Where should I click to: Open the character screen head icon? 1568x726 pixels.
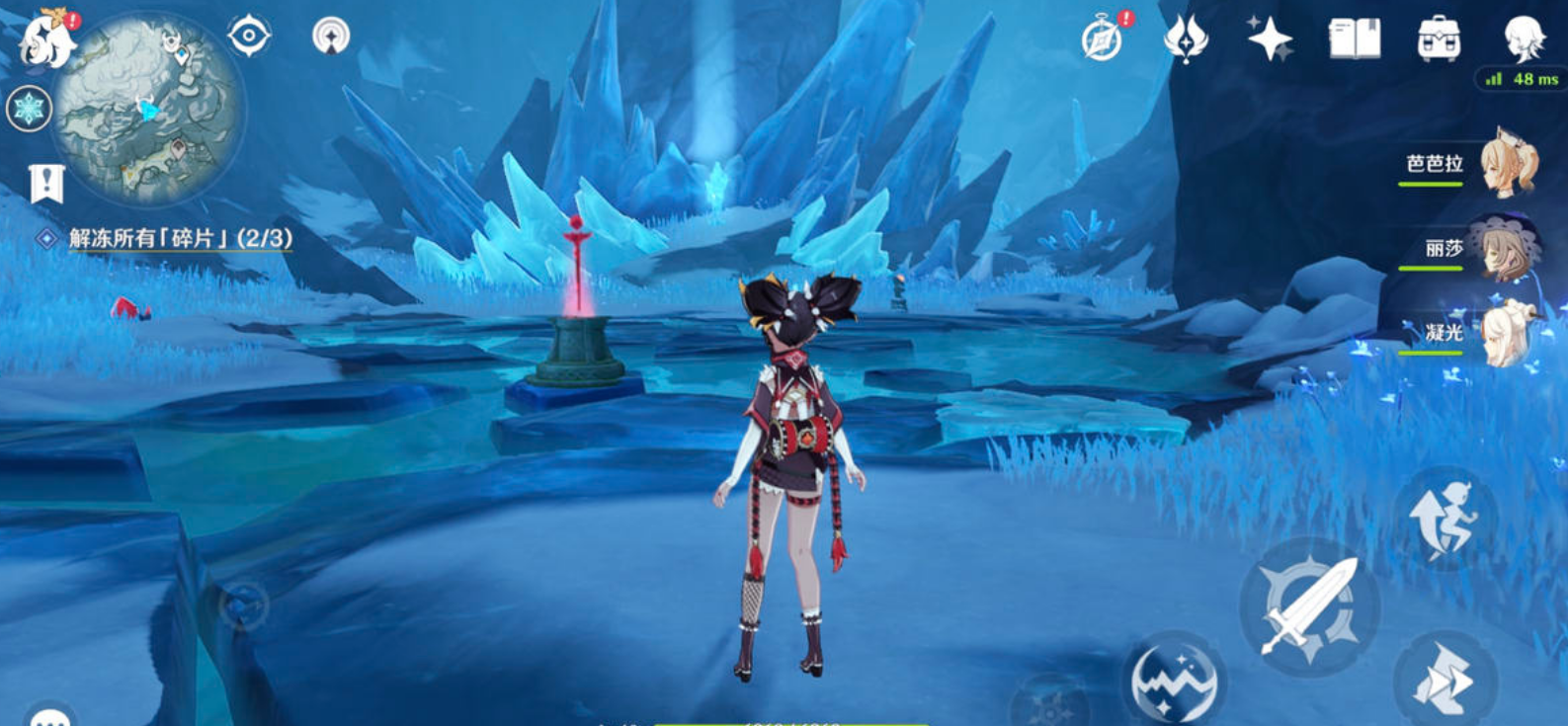1523,40
